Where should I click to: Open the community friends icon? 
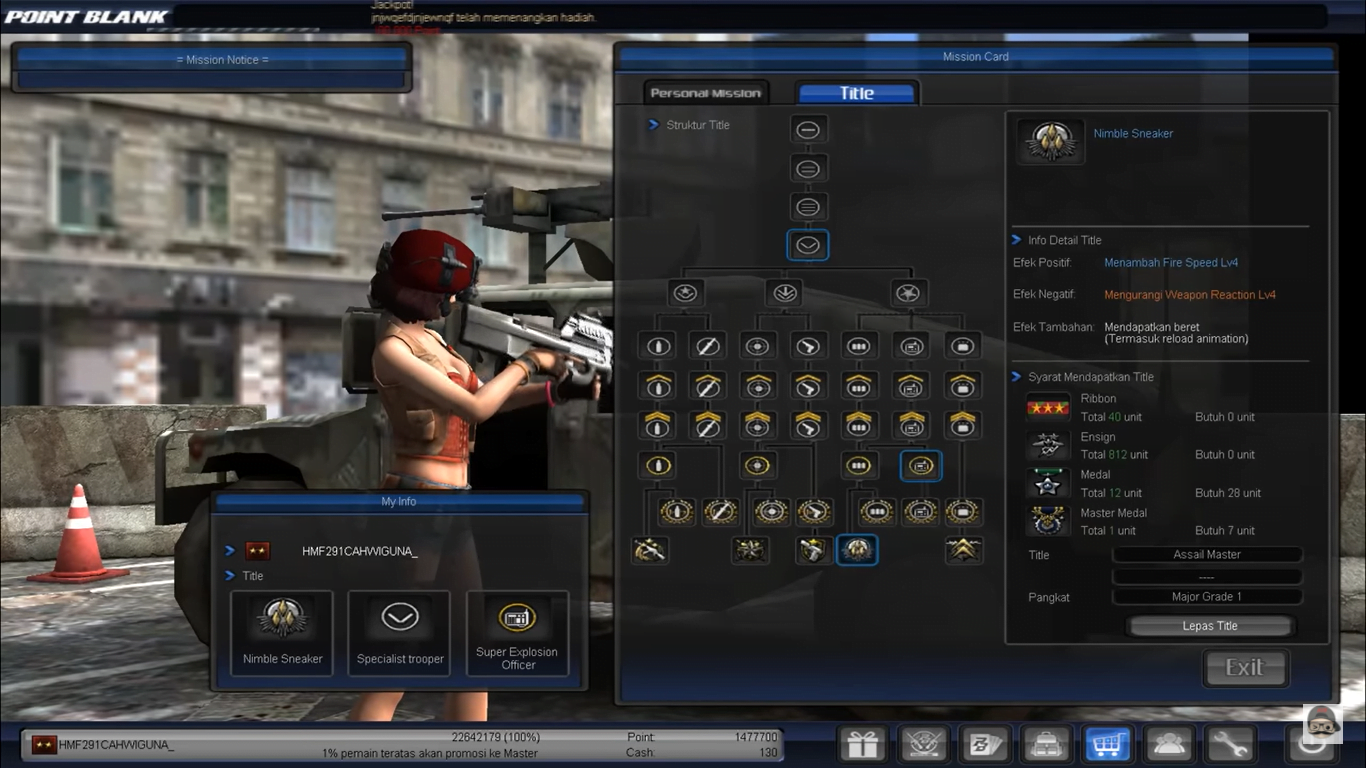coord(1169,744)
